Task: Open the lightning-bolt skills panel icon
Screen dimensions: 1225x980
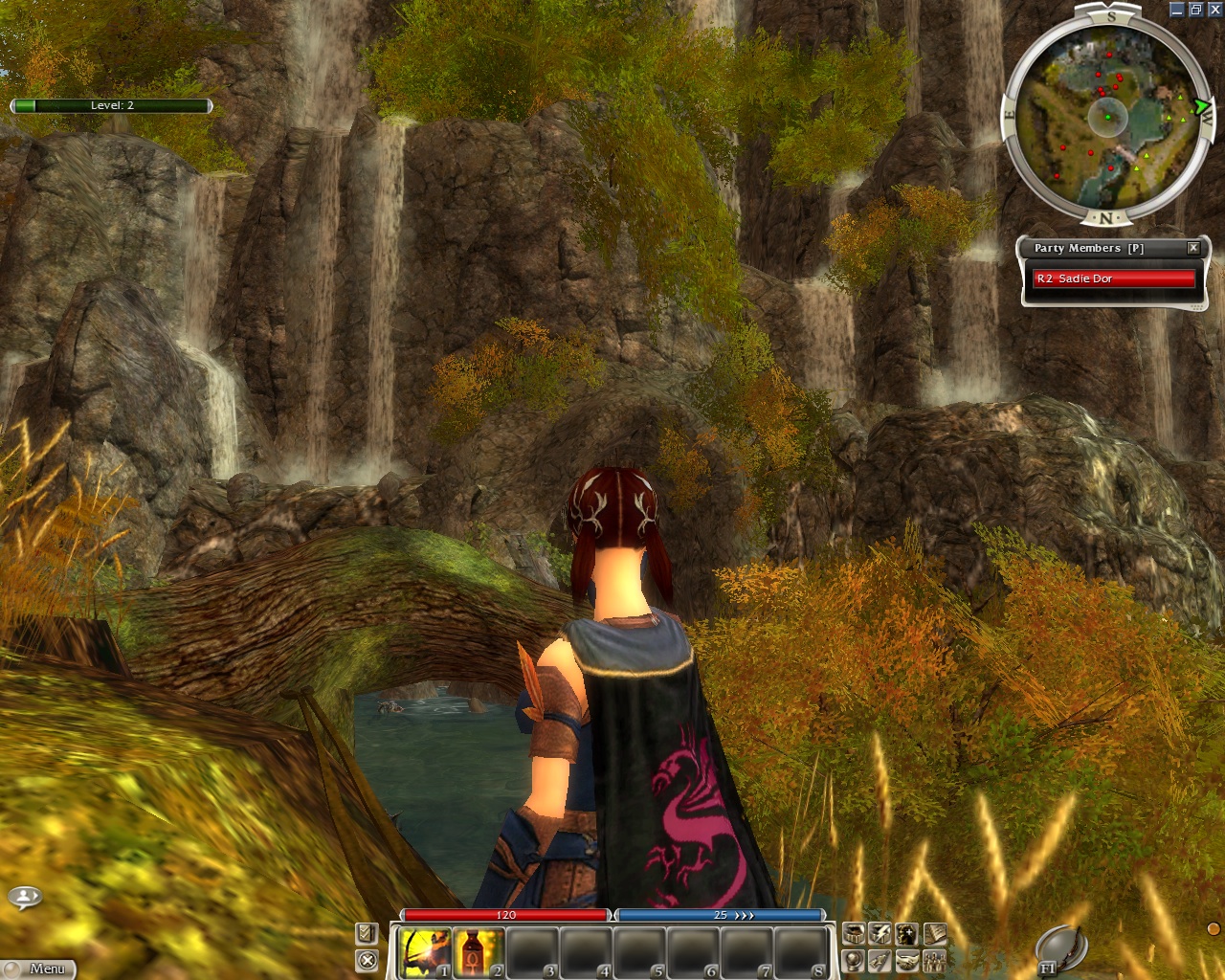Action: (x=880, y=934)
